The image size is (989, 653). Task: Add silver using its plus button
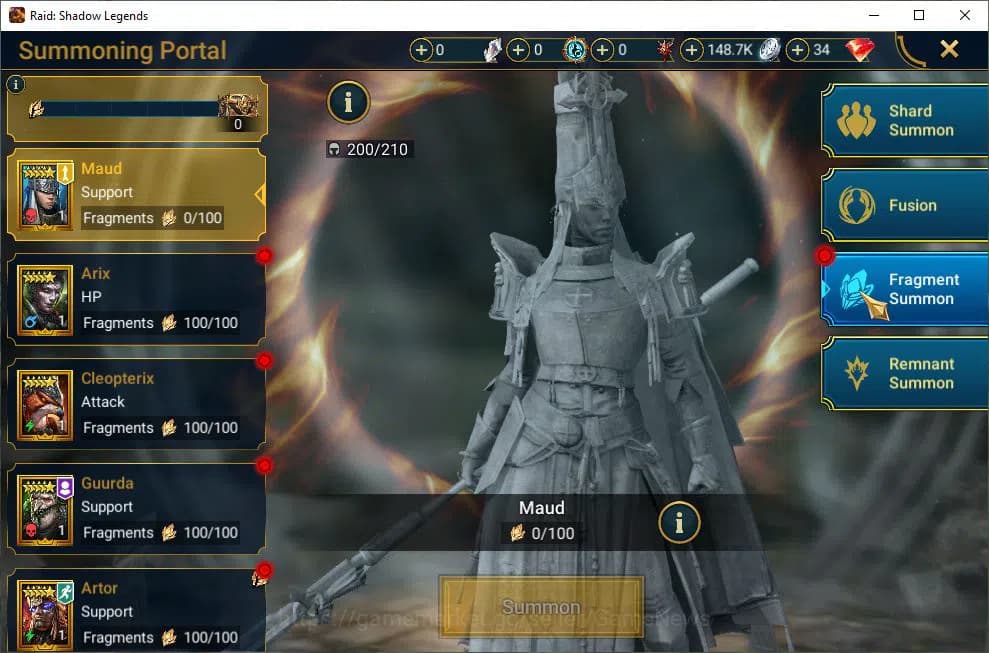click(x=692, y=50)
